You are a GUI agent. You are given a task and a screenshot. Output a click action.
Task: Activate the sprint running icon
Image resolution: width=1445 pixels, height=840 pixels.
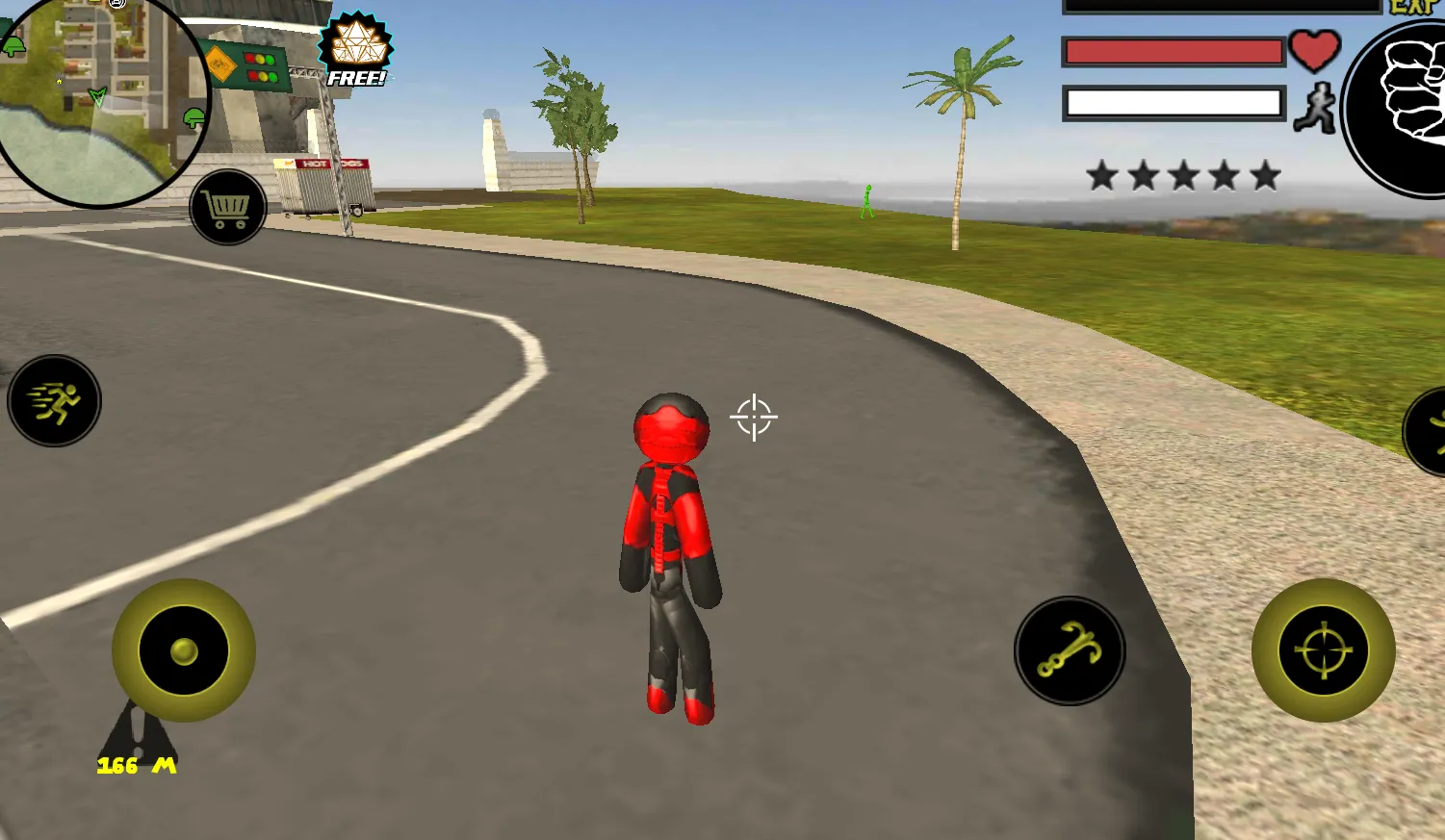(54, 401)
